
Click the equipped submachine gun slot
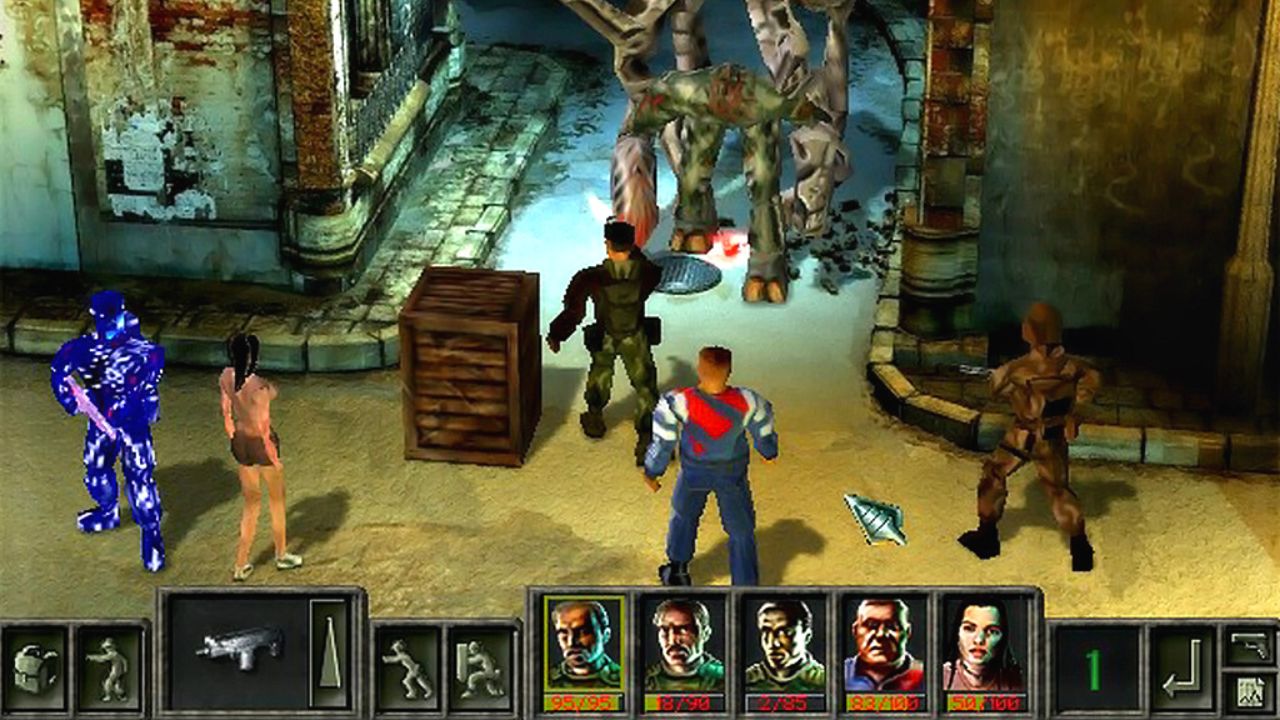click(240, 649)
